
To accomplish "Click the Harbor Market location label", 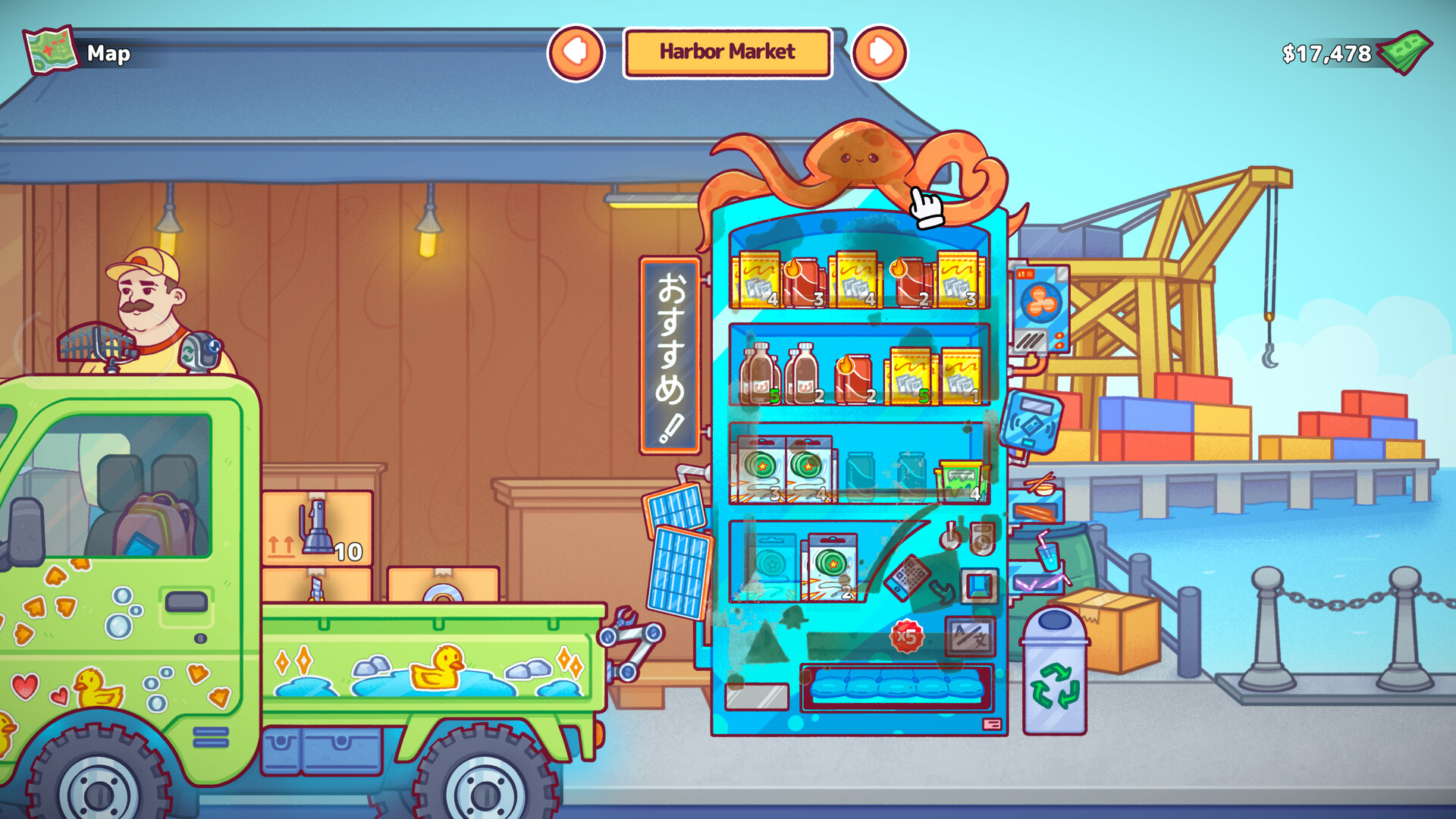I will tap(728, 53).
